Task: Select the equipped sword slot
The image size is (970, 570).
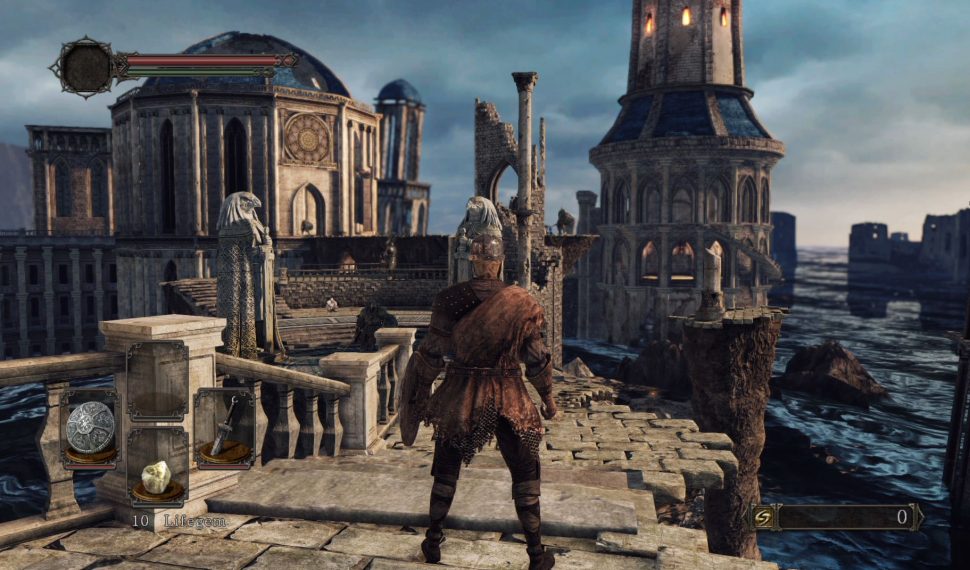Action: (223, 427)
